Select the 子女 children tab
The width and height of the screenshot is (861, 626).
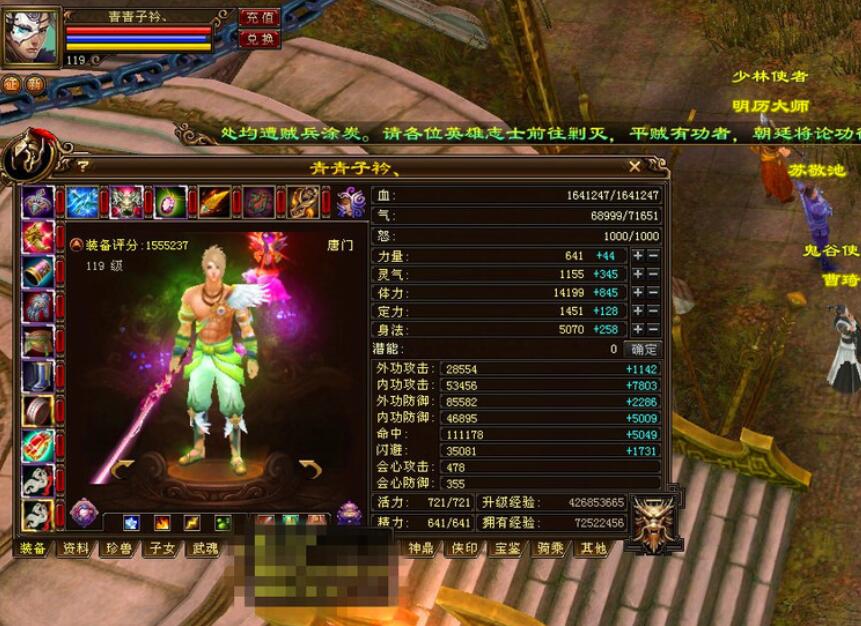pyautogui.click(x=162, y=548)
